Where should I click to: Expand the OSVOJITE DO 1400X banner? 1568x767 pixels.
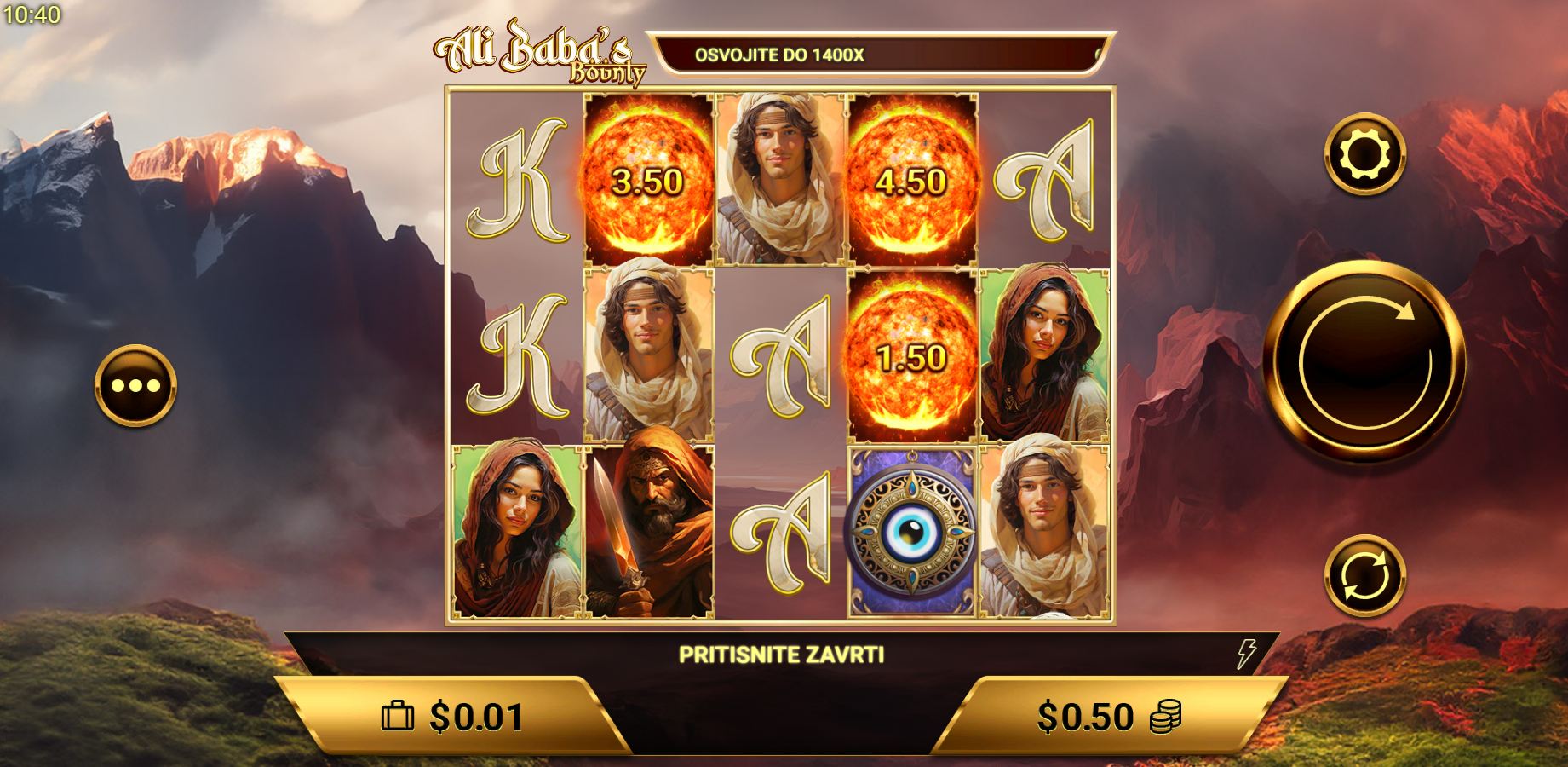882,53
